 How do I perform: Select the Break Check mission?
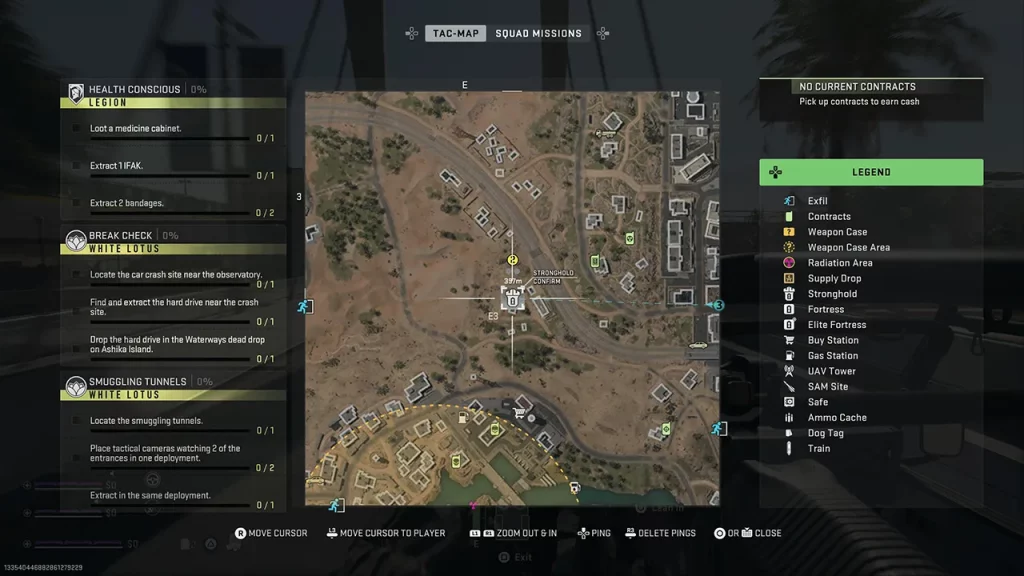[122, 236]
